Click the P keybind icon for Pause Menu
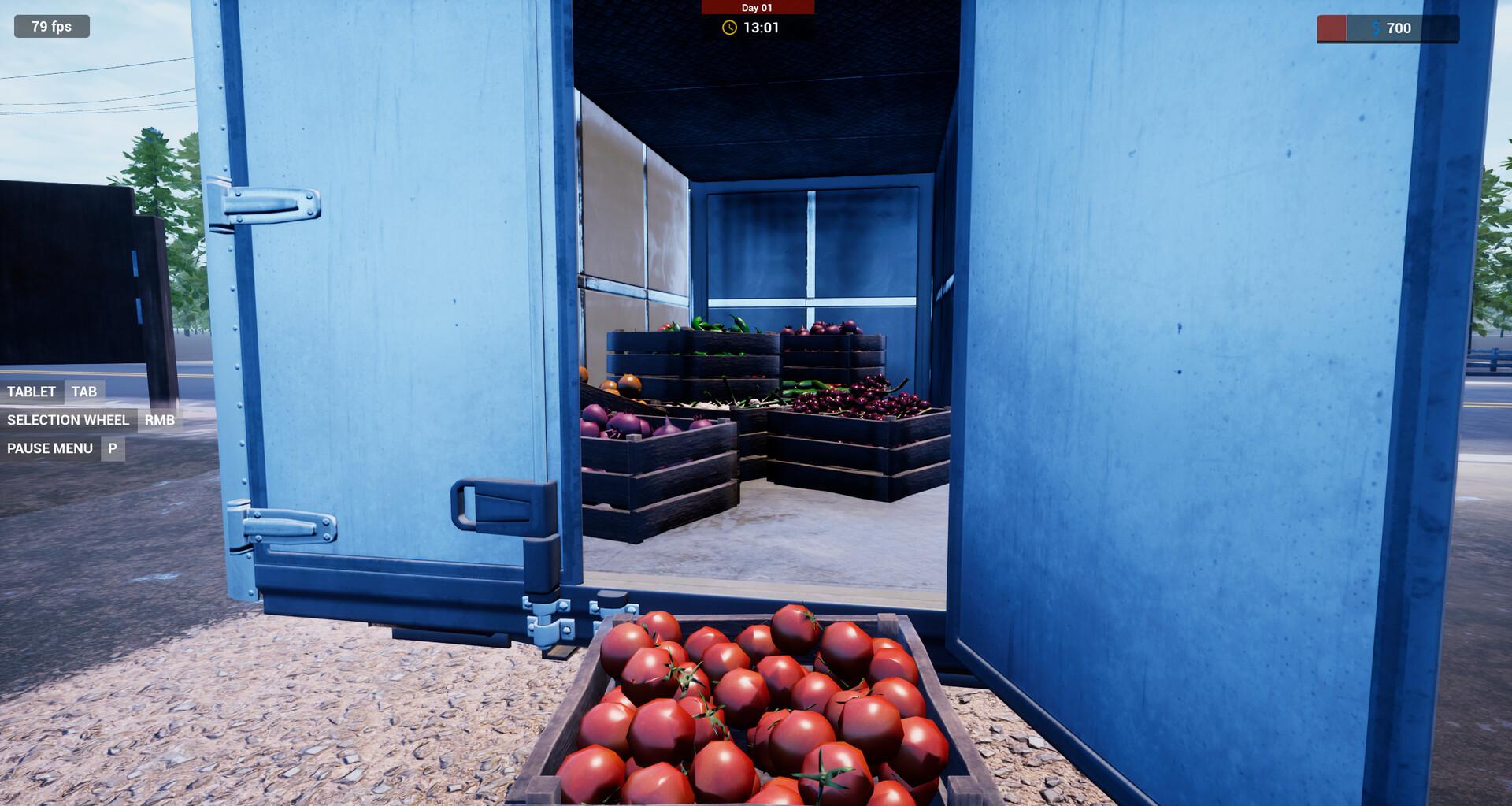Viewport: 1512px width, 806px height. (x=112, y=448)
